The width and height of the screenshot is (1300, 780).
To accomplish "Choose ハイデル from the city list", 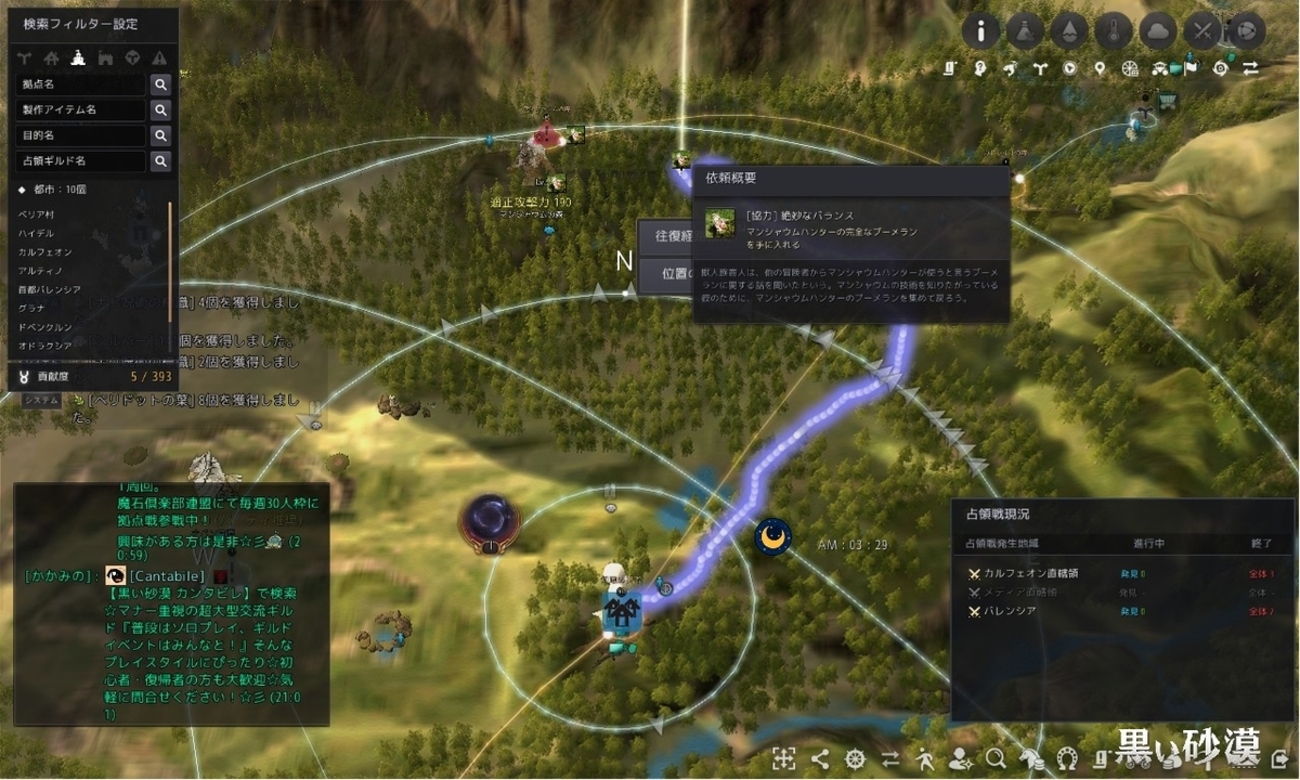I will [x=36, y=233].
